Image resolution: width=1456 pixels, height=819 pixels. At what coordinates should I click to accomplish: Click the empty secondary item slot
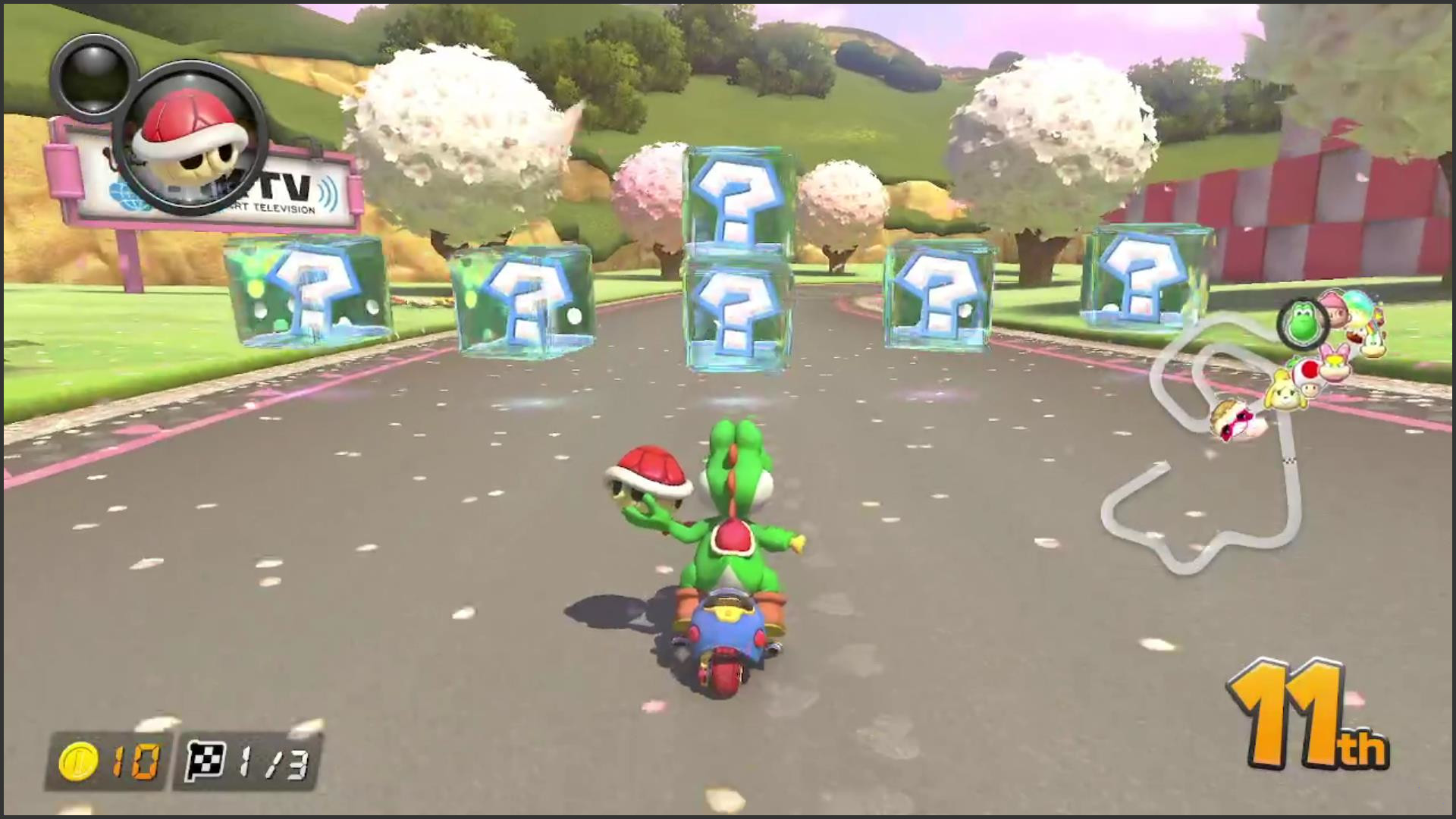point(89,75)
